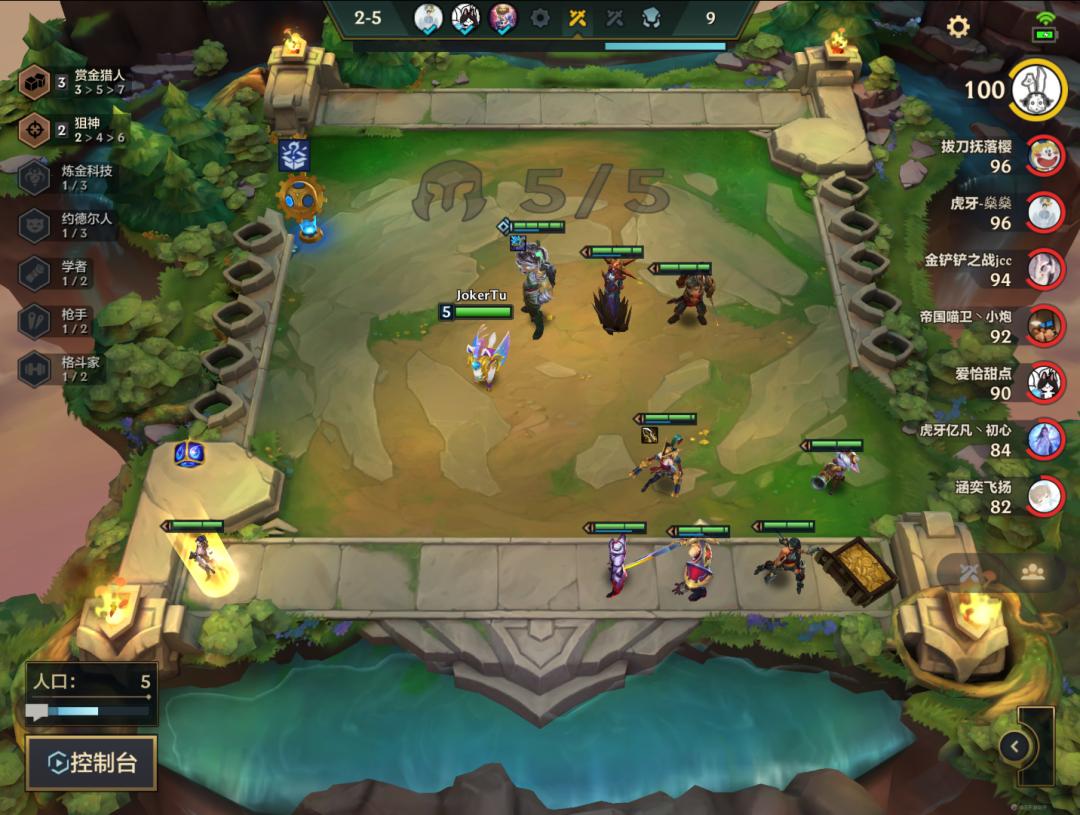The width and height of the screenshot is (1080, 815).
Task: View player 虎牙-燊燊's board
Action: coord(1045,211)
